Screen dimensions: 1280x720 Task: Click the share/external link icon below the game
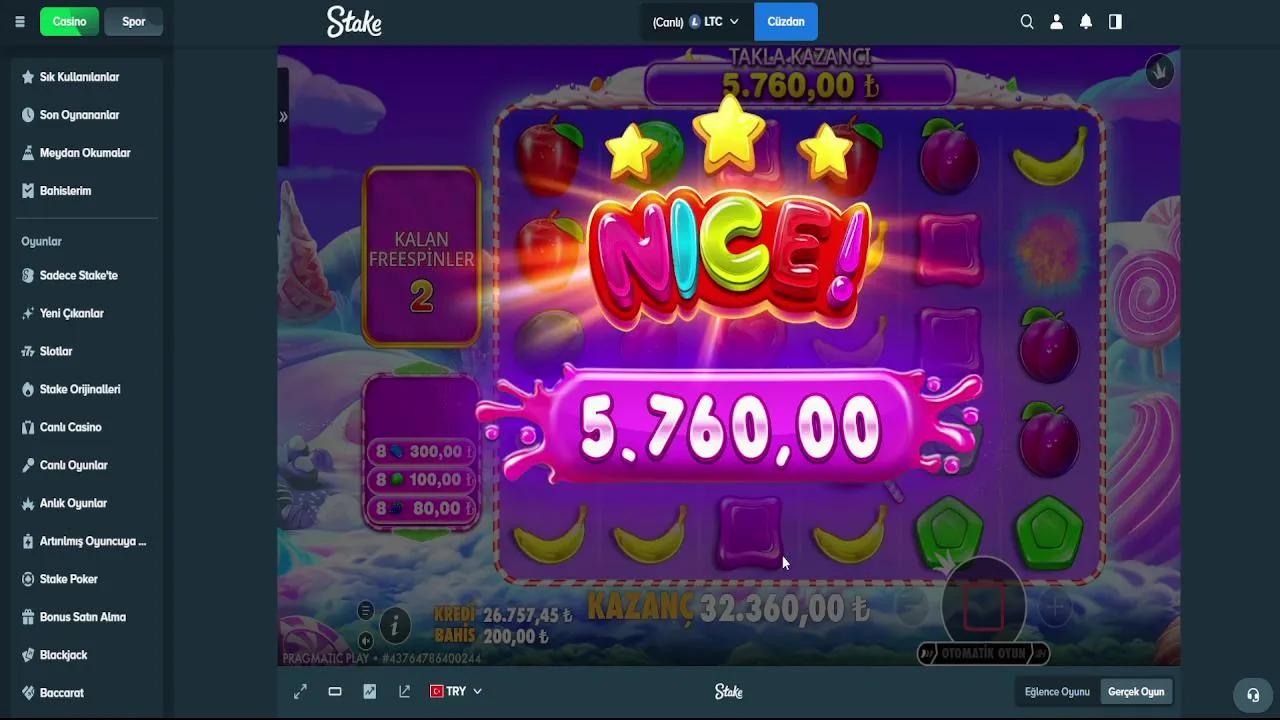[404, 691]
